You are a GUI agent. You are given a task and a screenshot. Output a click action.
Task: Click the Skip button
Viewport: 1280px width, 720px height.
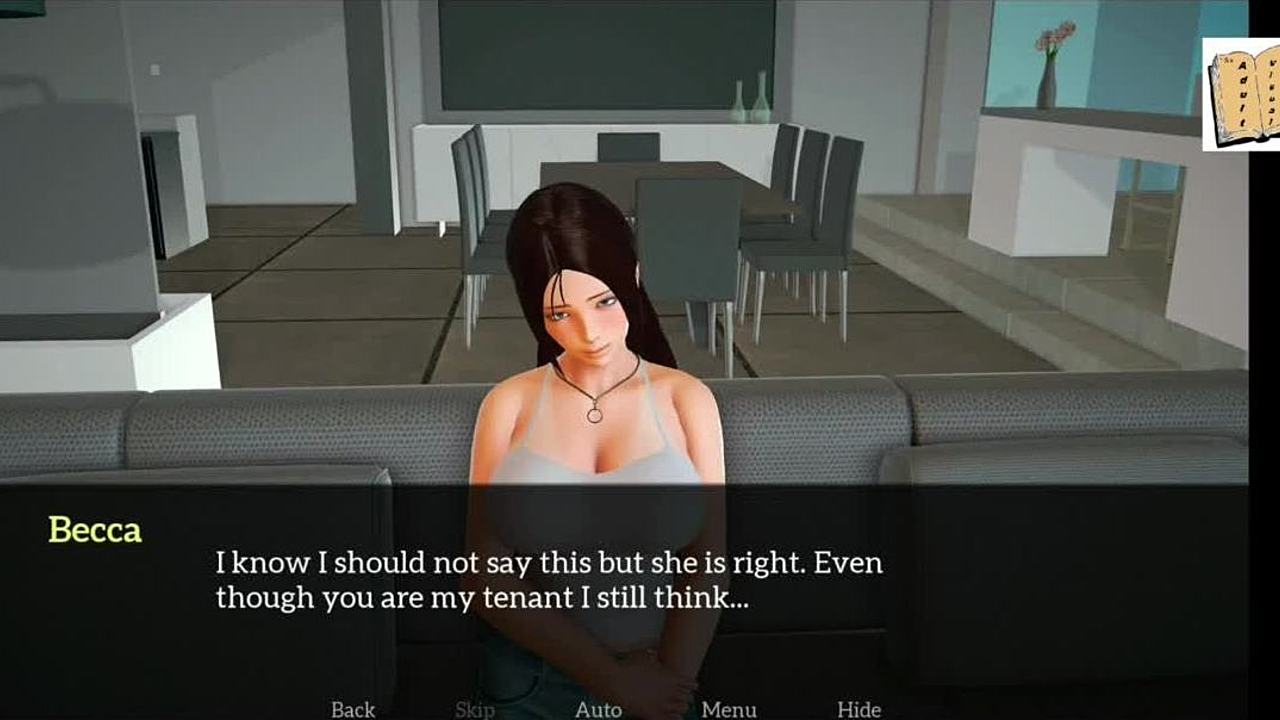(475, 709)
